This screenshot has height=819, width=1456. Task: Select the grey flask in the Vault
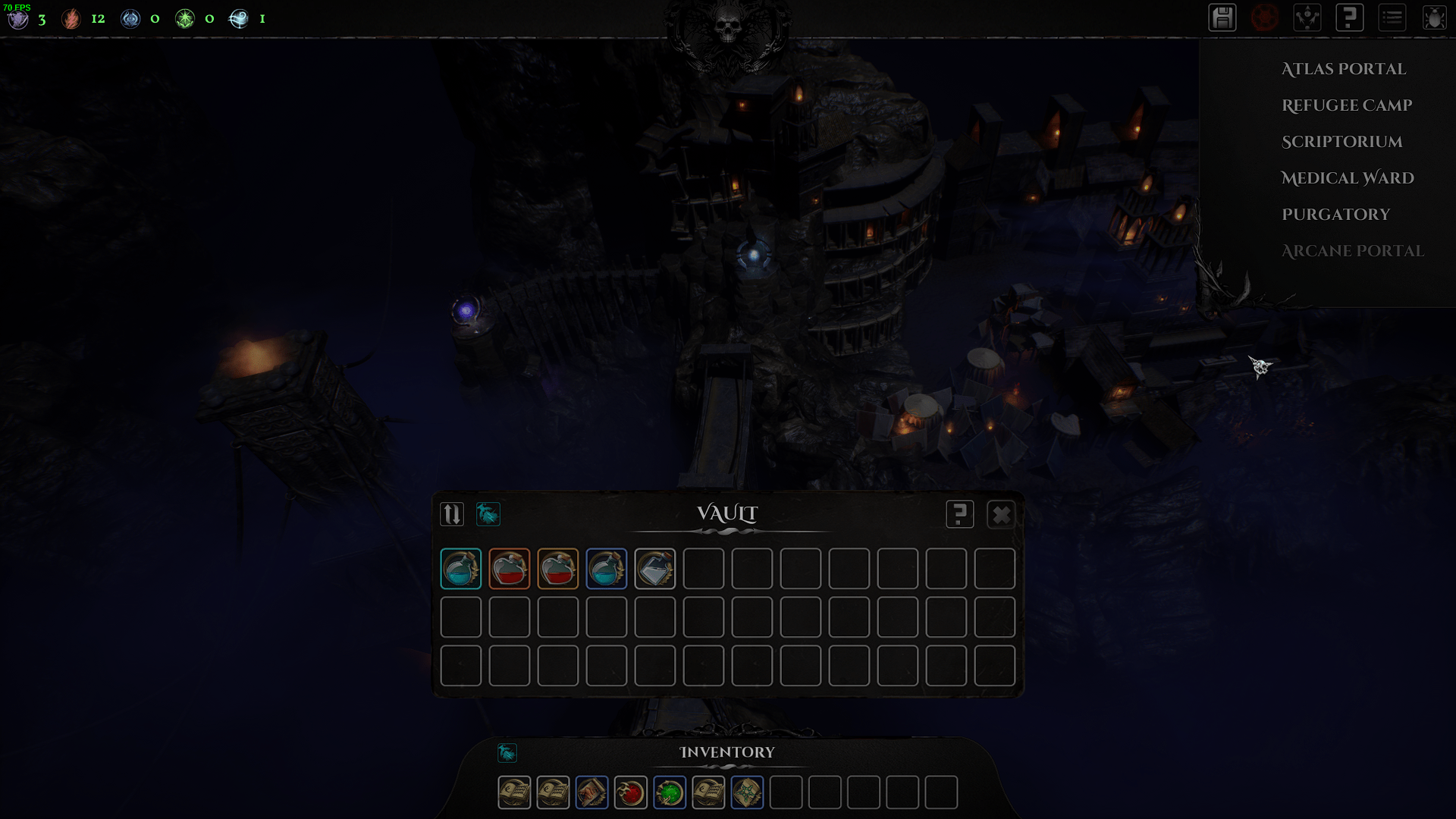coord(654,569)
